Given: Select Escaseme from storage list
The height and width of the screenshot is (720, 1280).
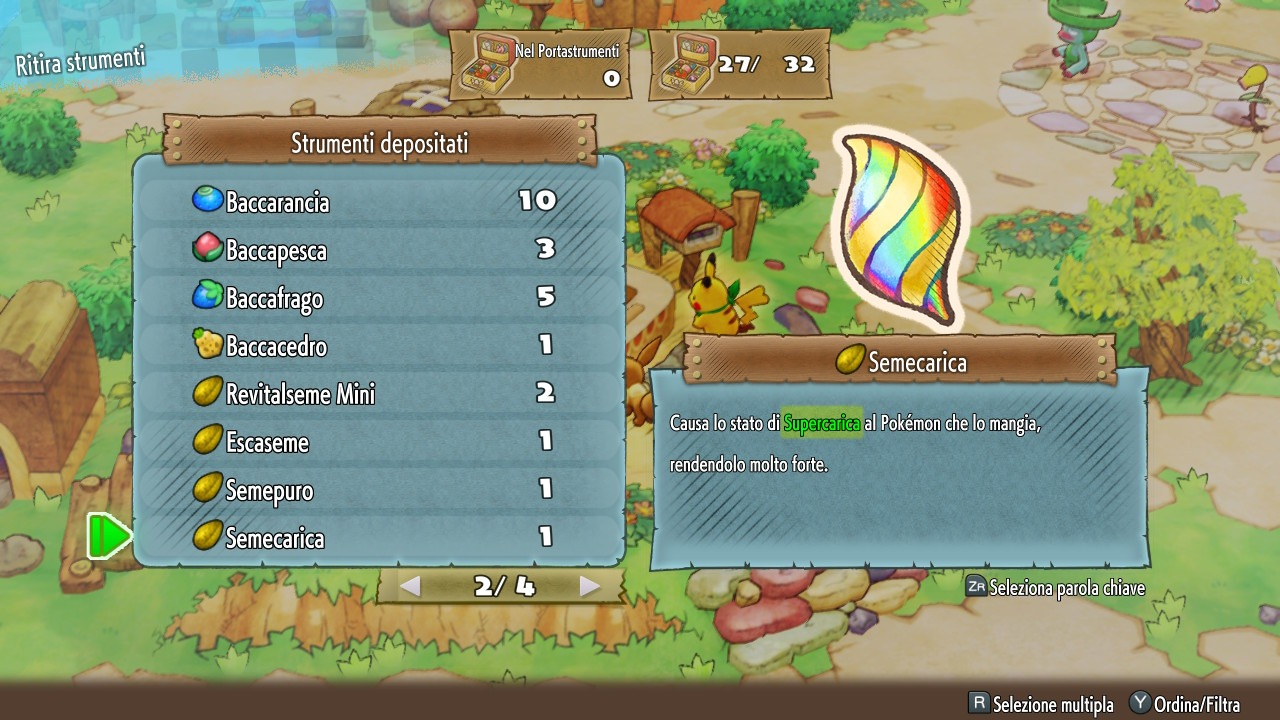Looking at the screenshot, I should pyautogui.click(x=378, y=441).
